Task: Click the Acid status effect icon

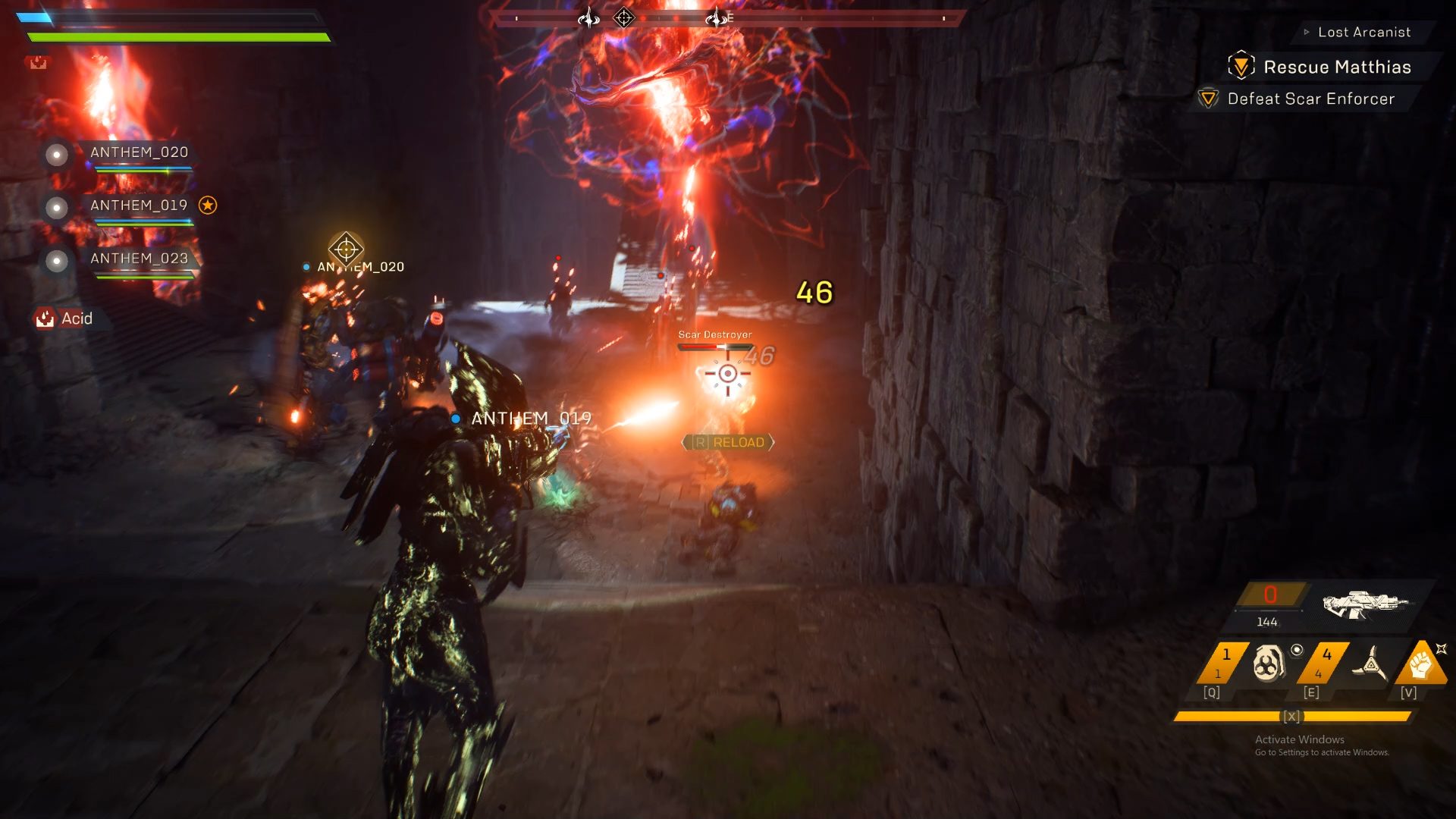Action: 45,318
